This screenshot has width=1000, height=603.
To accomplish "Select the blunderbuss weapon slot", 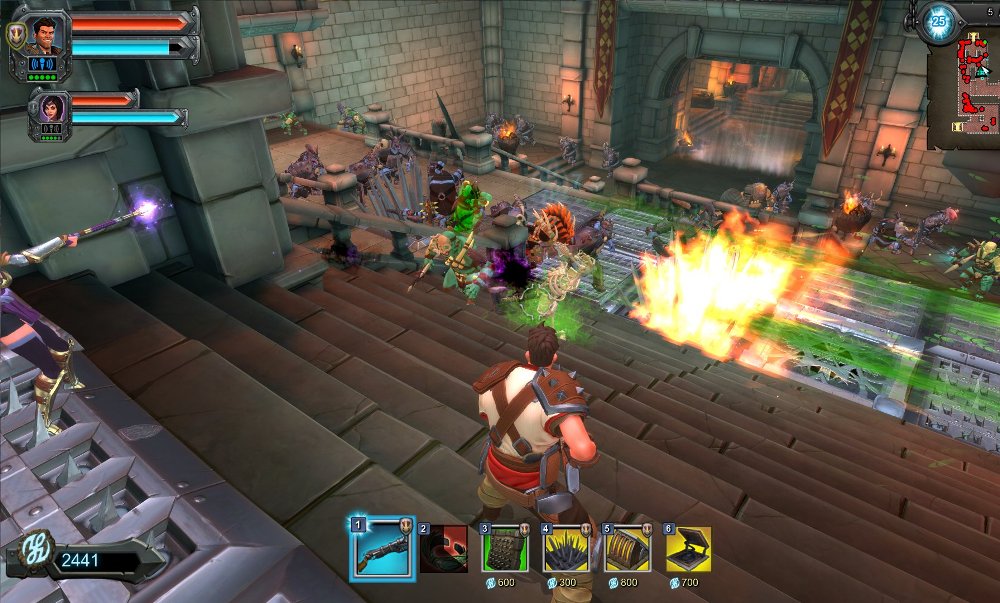I will pyautogui.click(x=382, y=549).
